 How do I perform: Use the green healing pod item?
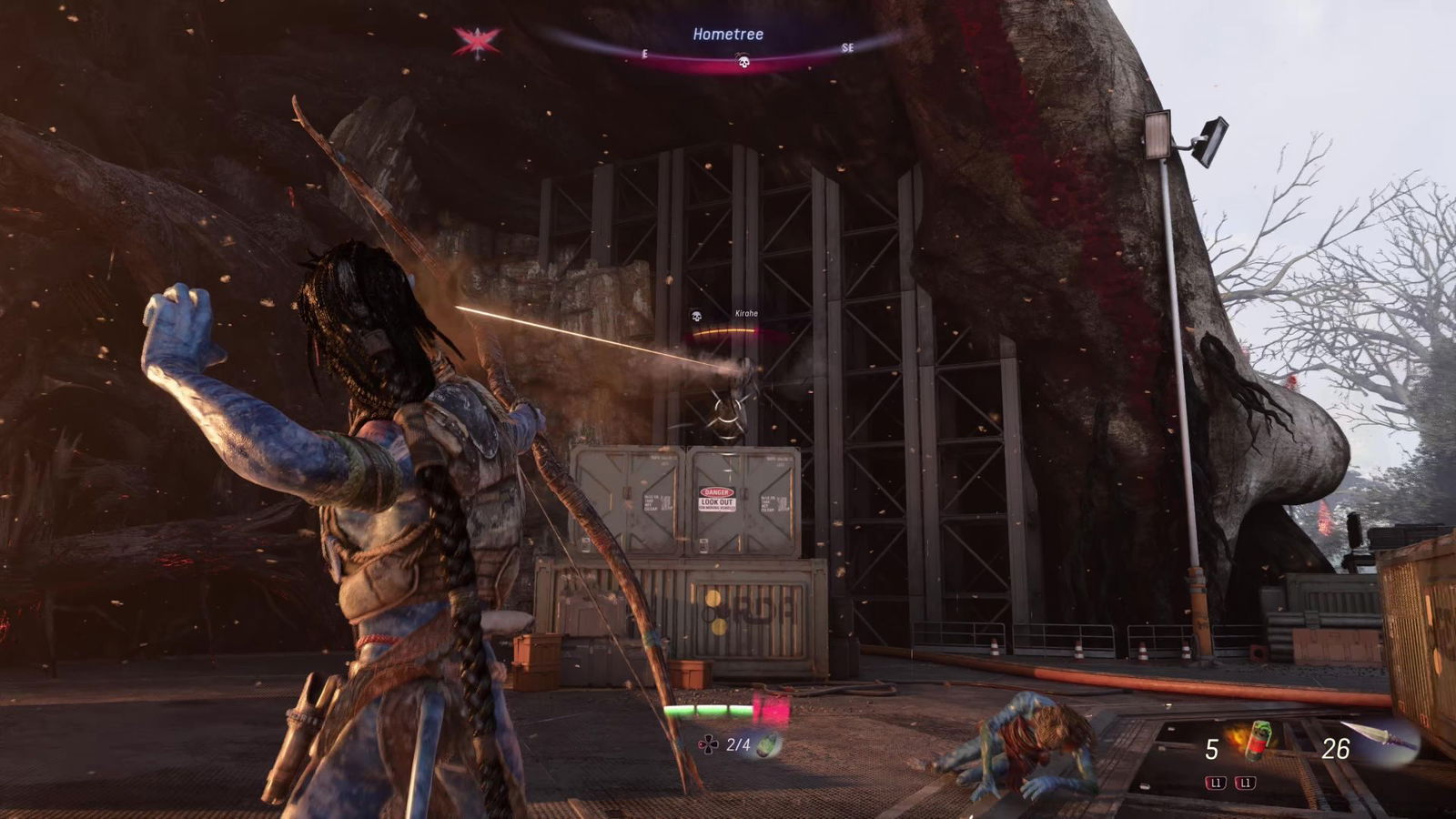[x=769, y=745]
